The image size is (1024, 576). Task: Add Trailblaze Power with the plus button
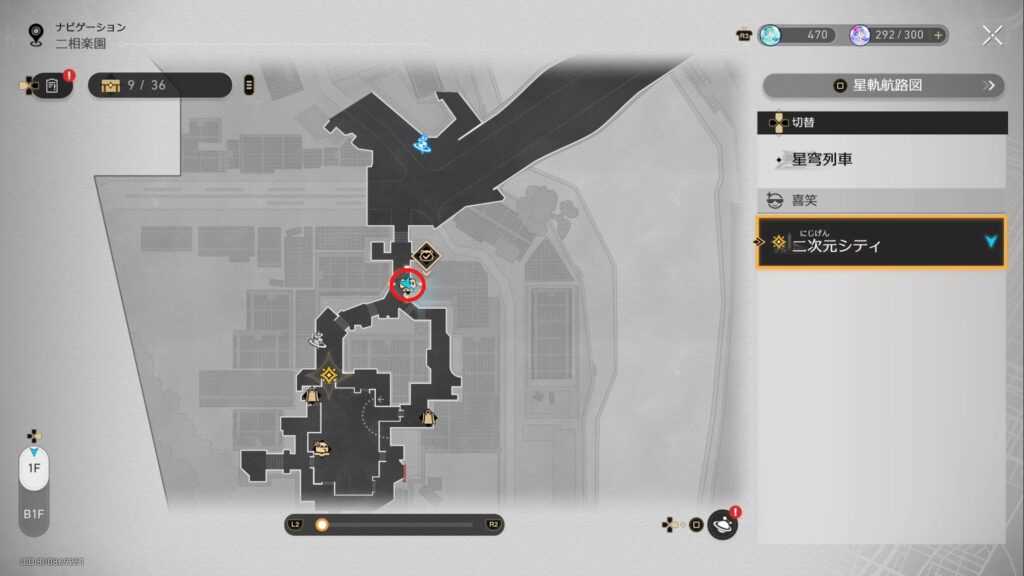(938, 36)
